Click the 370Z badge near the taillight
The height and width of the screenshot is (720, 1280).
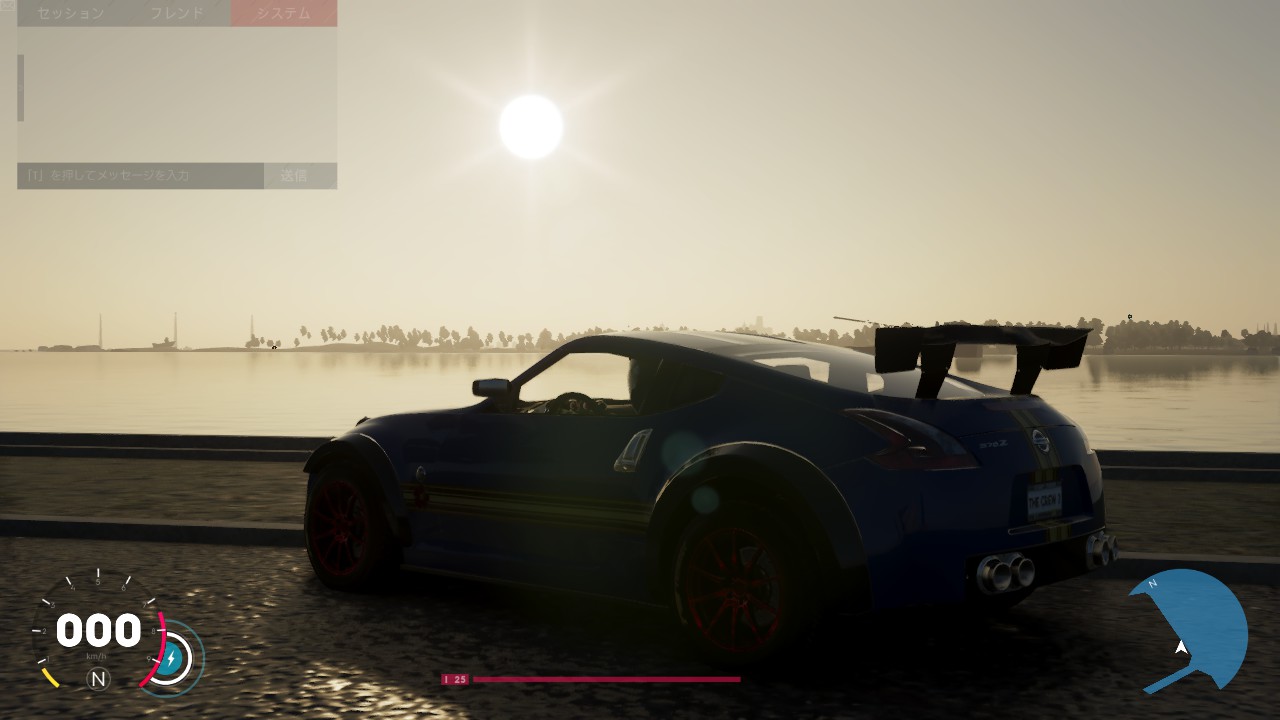(994, 444)
